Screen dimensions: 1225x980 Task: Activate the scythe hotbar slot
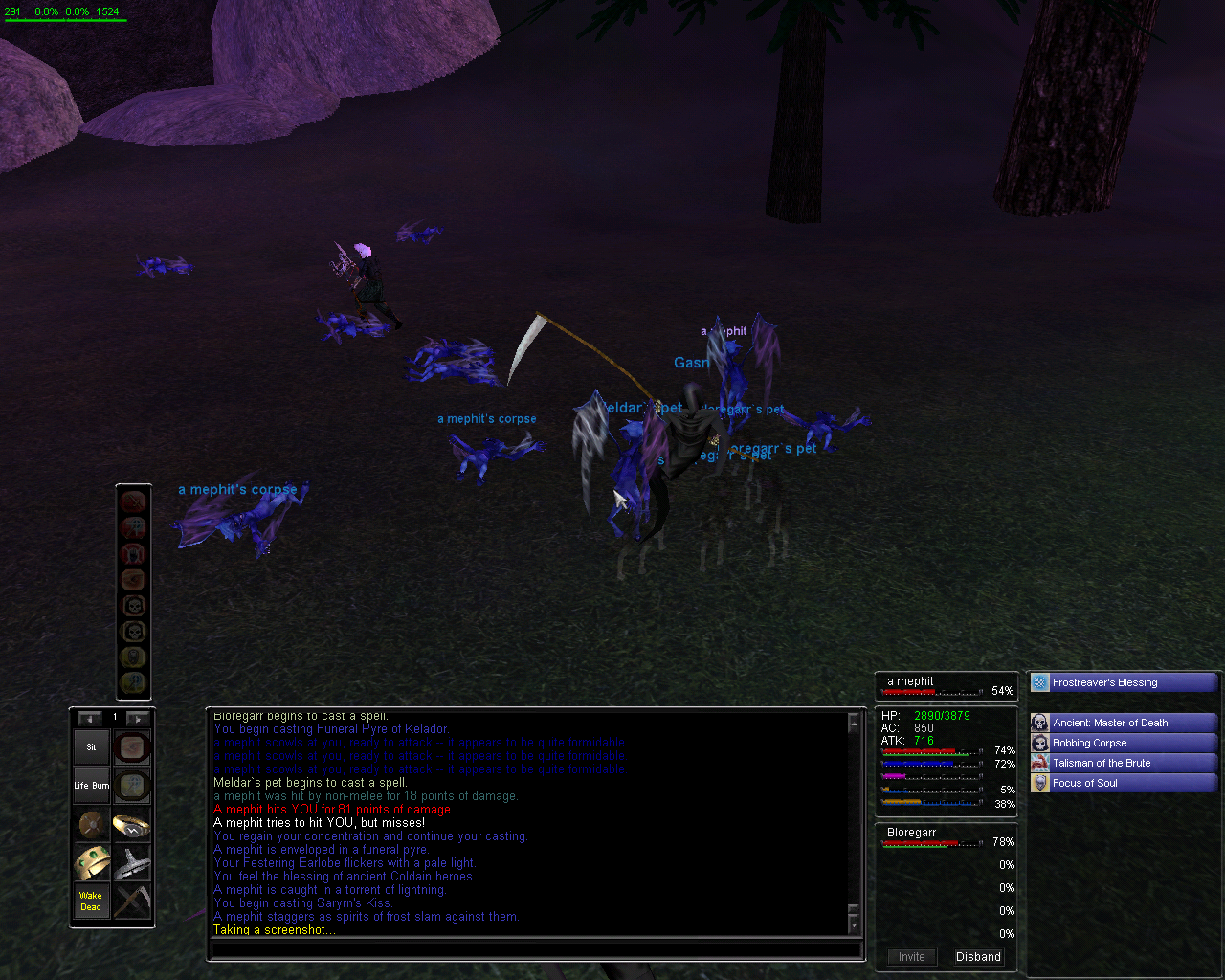pos(132,902)
